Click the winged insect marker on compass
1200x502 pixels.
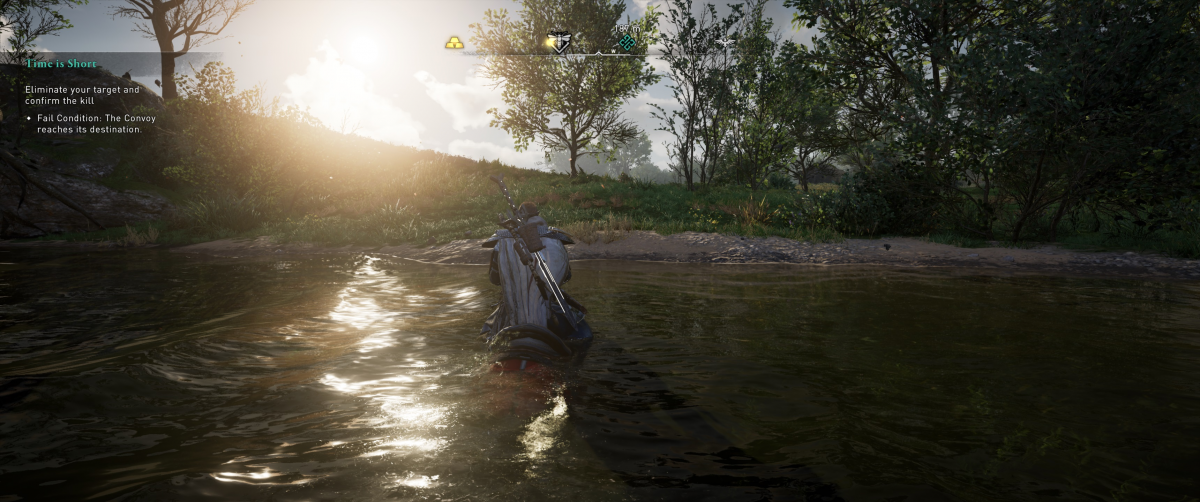pos(561,42)
